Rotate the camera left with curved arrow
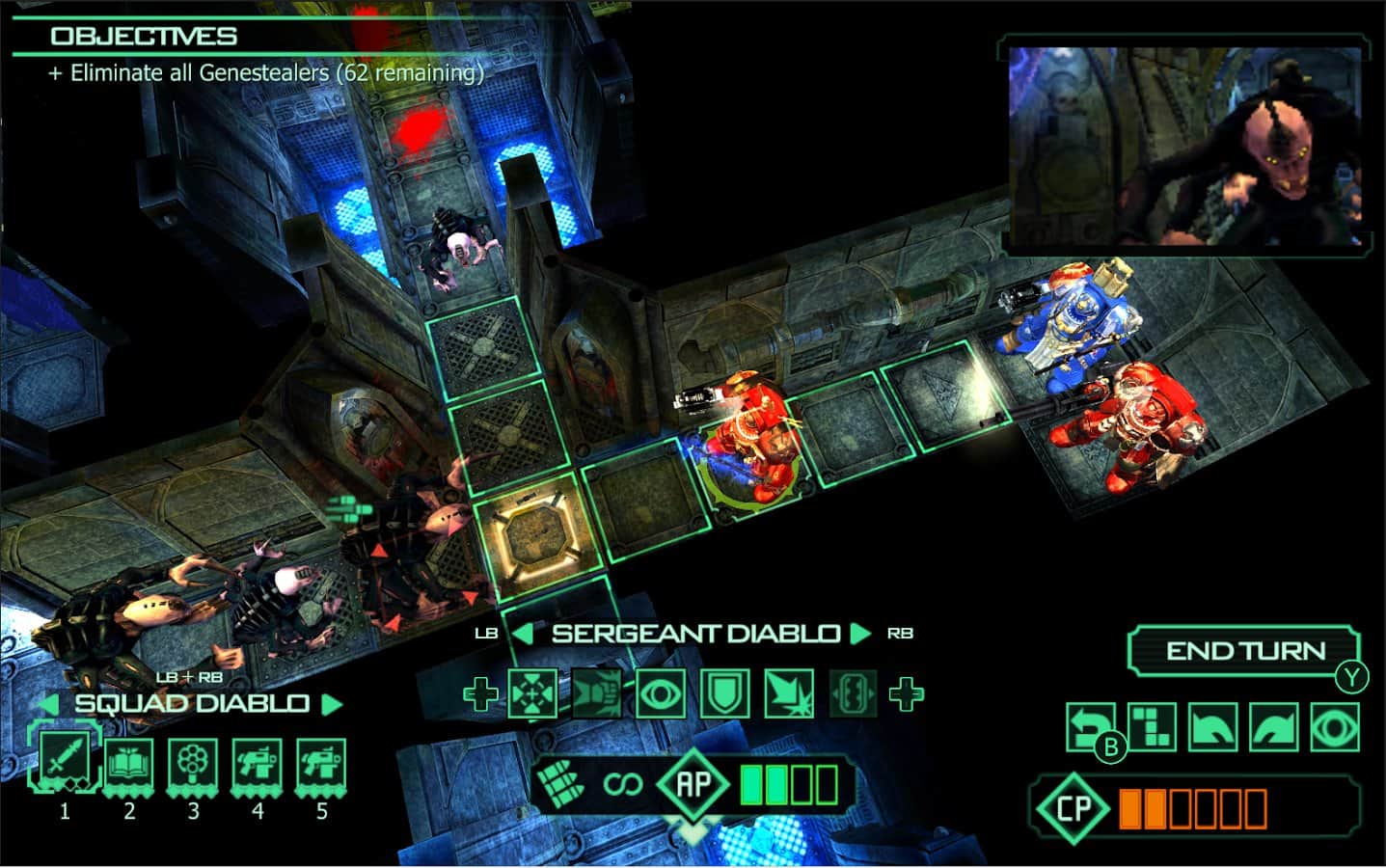The height and width of the screenshot is (868, 1386). (x=1212, y=726)
